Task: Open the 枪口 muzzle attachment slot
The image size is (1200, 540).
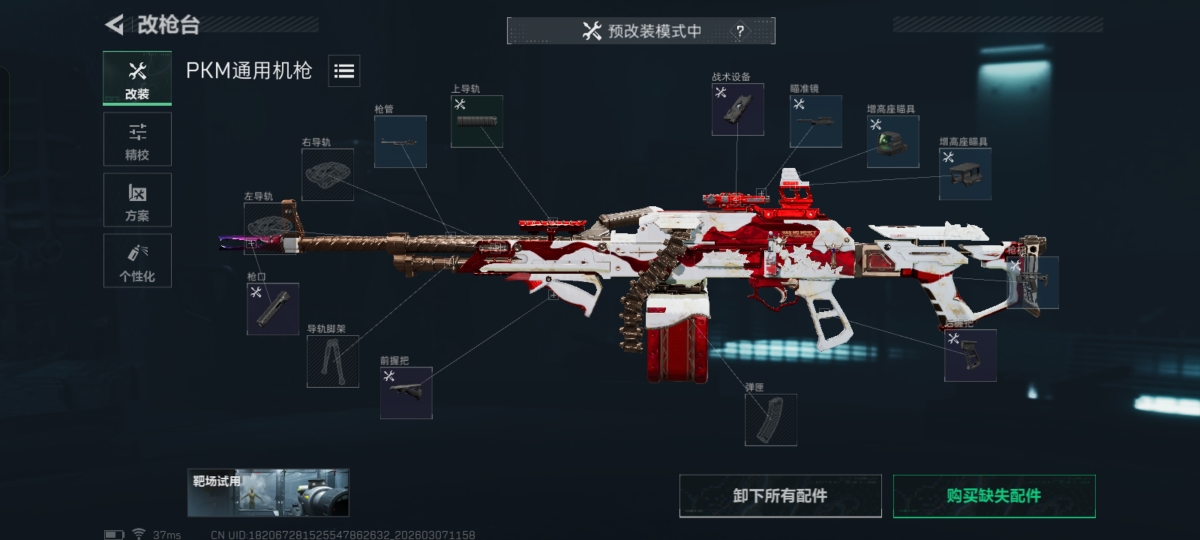Action: (272, 308)
